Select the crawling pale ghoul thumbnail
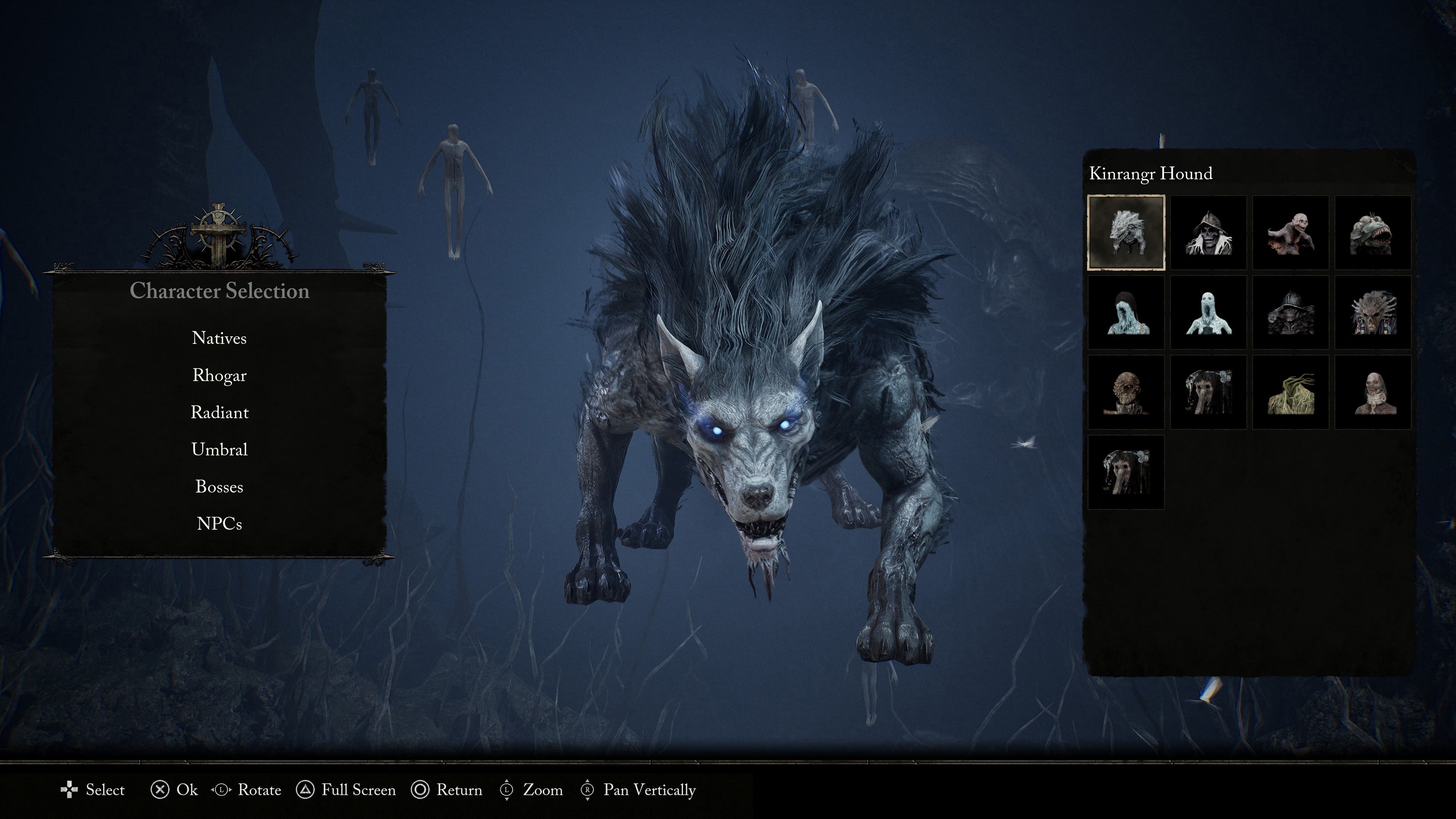1456x819 pixels. [x=1291, y=232]
